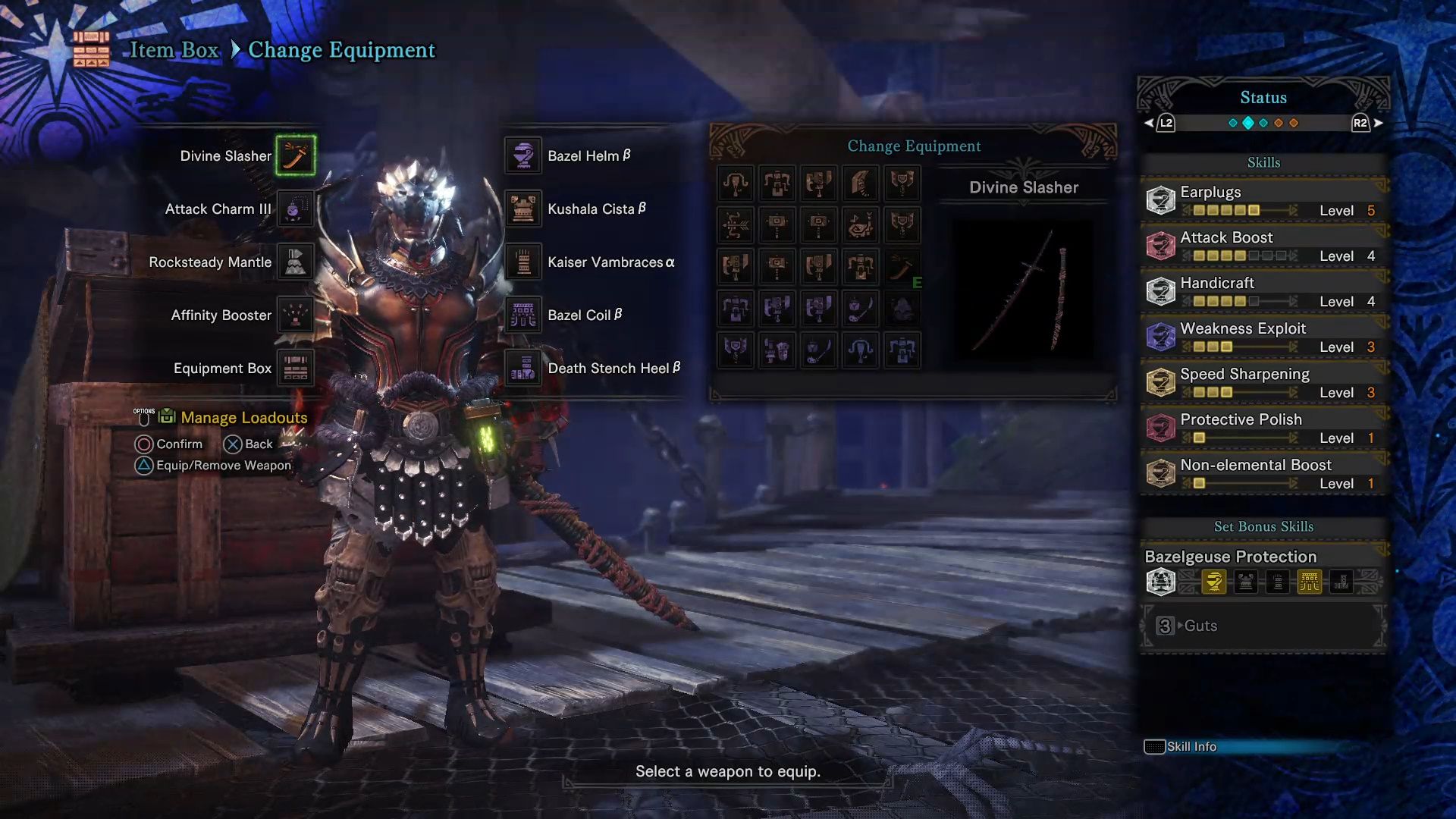Screen dimensions: 1456x819
Task: Show the Speed Sharpening skill entry
Action: tap(1263, 382)
